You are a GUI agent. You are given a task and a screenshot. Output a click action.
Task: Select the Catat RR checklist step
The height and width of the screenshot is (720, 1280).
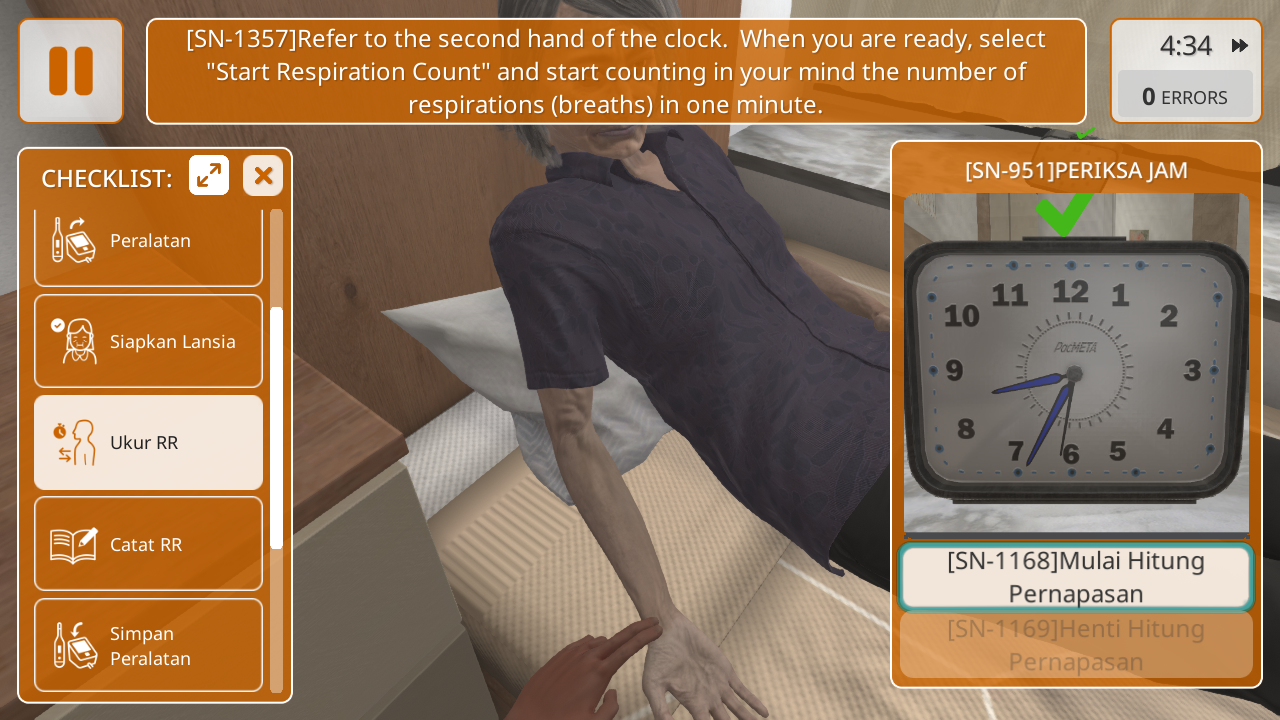pyautogui.click(x=148, y=544)
